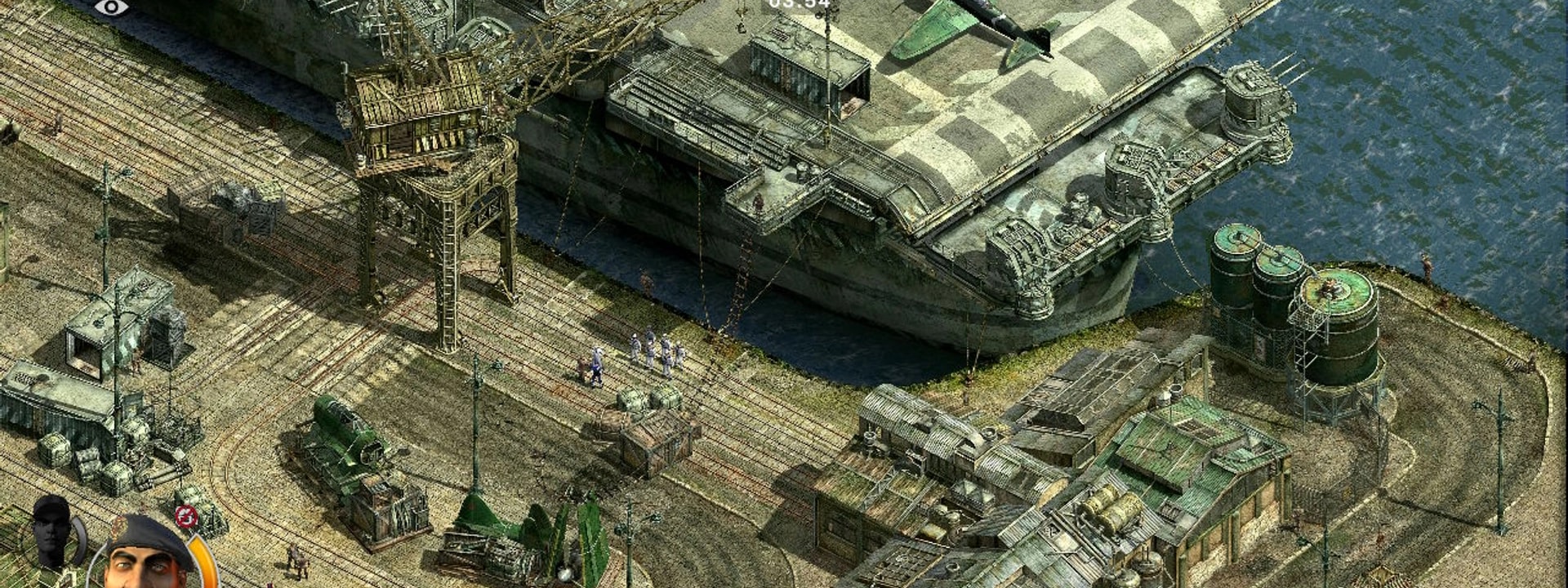The image size is (1568, 588).
Task: Click the white eye icon
Action: 111,7
